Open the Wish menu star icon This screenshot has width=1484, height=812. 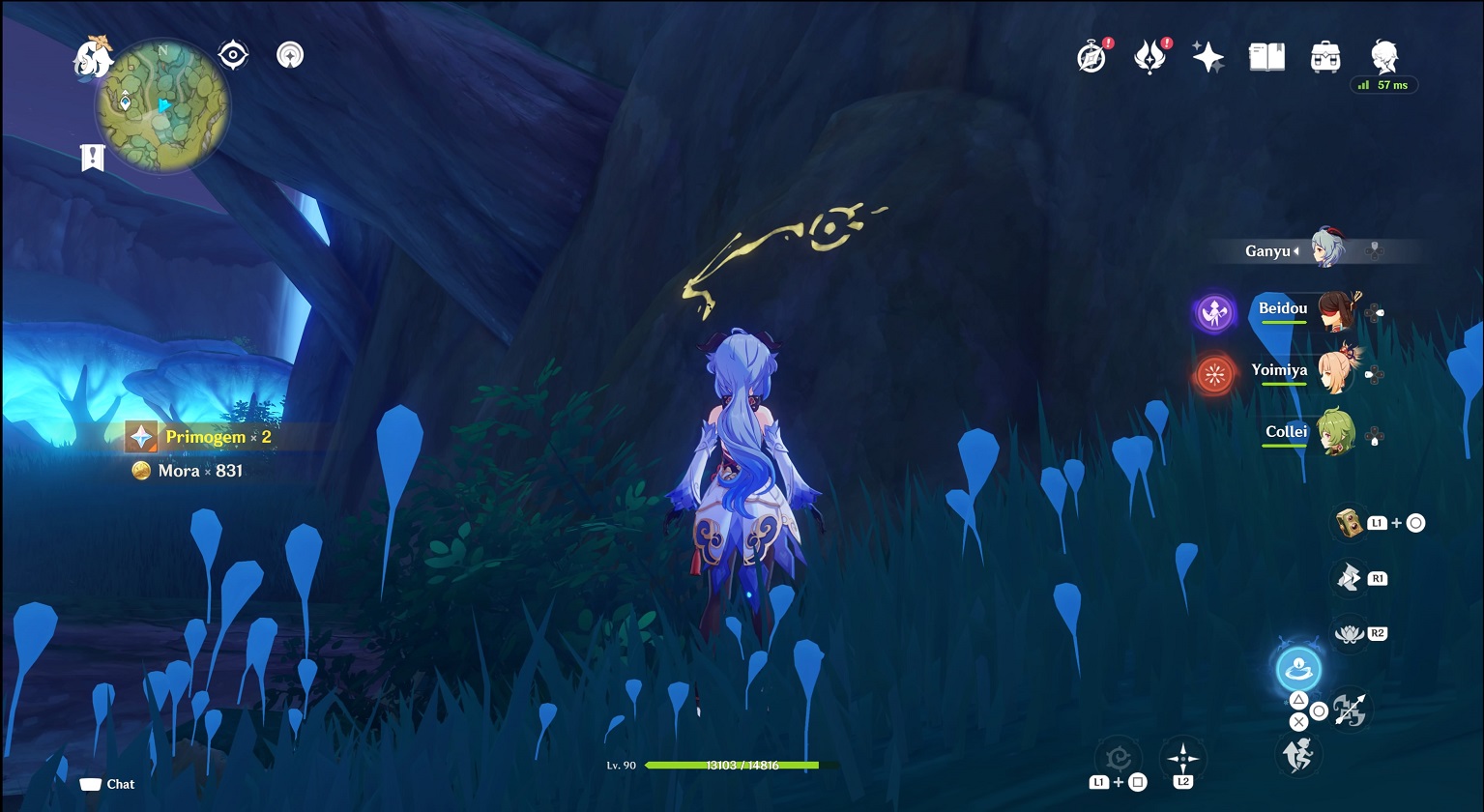click(x=1208, y=55)
